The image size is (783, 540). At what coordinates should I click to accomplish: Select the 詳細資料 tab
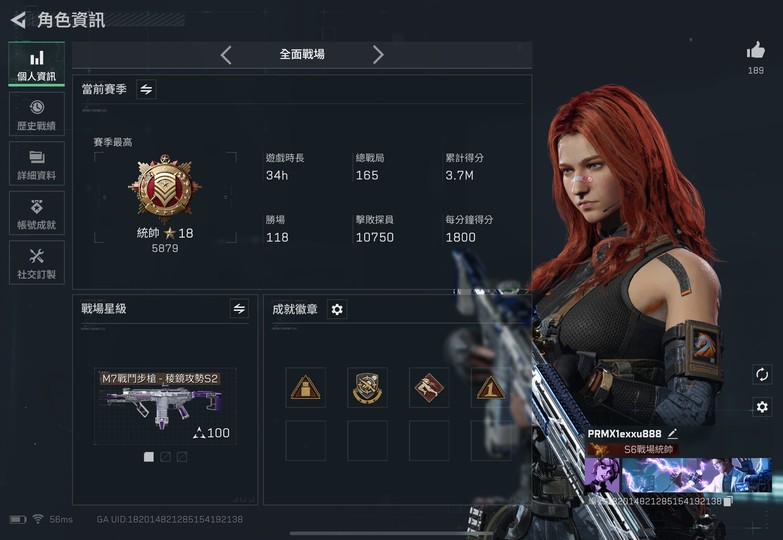pos(36,164)
